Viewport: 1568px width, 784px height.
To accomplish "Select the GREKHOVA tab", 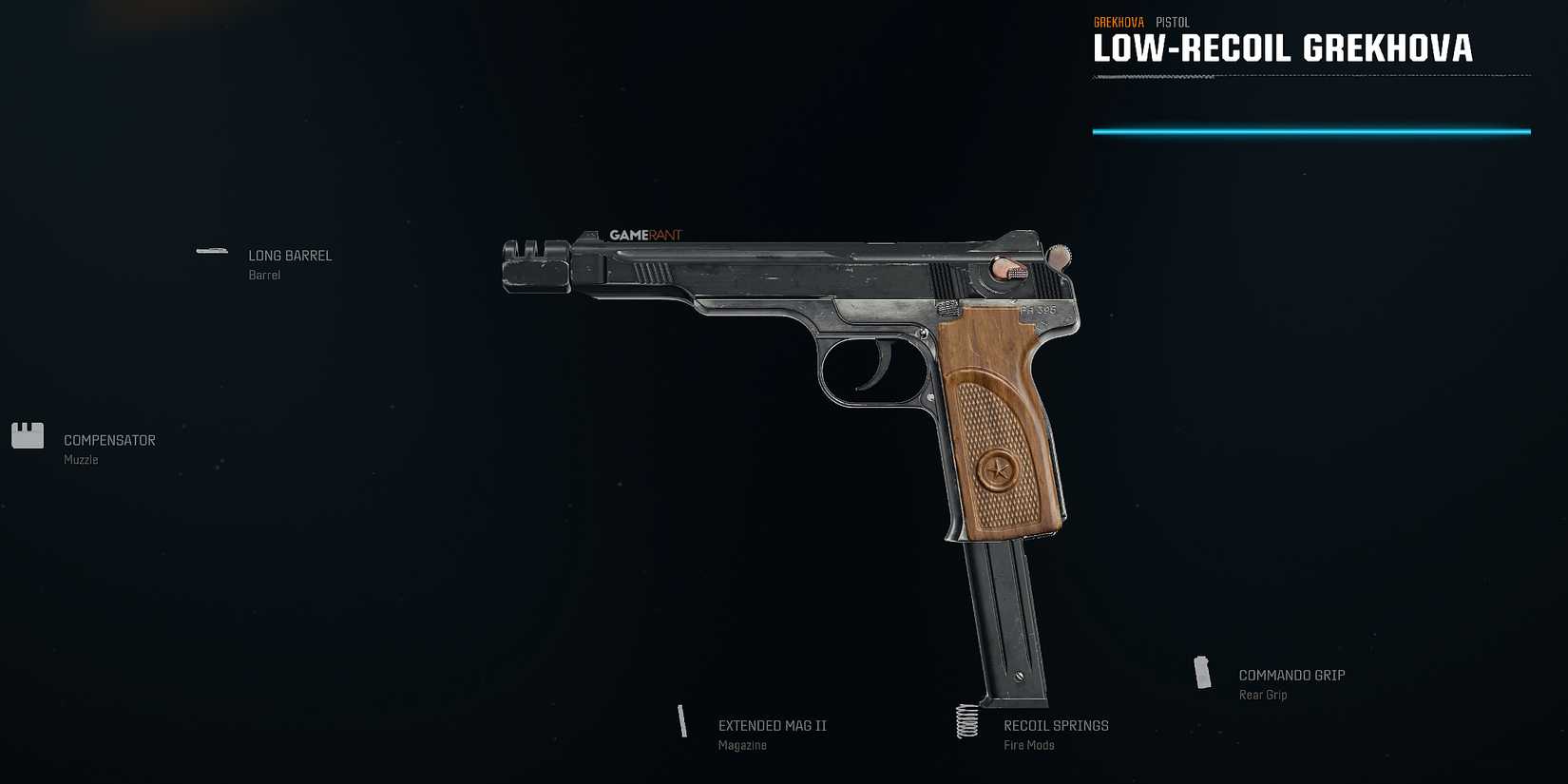I will tap(1118, 21).
